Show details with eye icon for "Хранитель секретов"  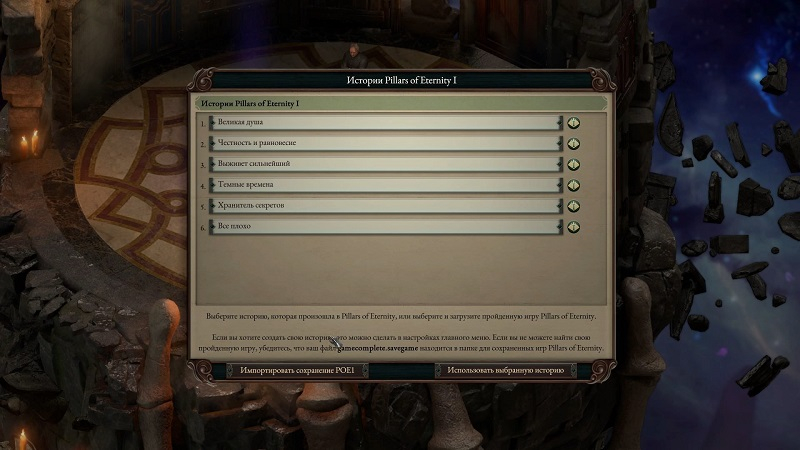click(x=574, y=206)
